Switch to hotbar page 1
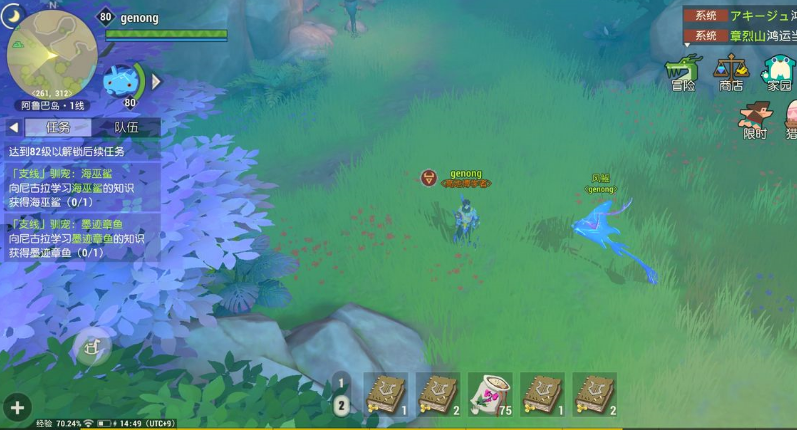 (341, 382)
